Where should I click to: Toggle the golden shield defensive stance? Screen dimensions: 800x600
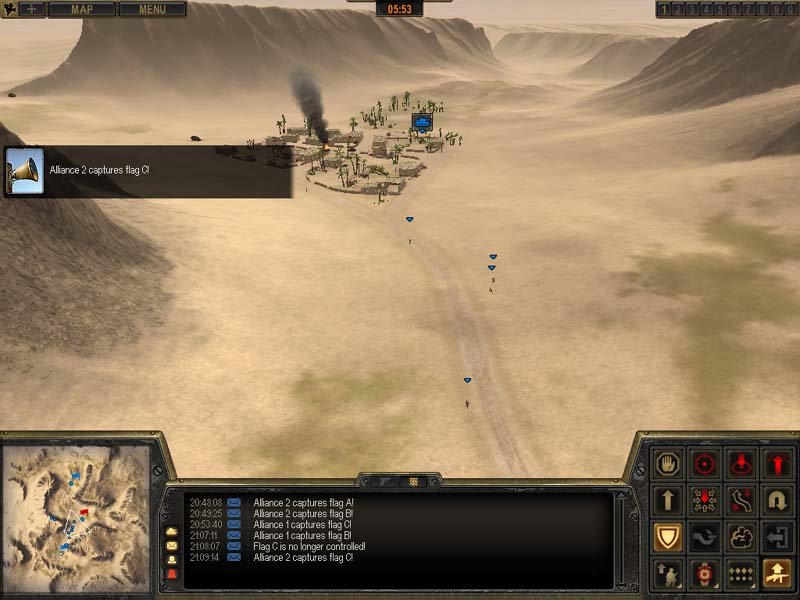point(667,538)
